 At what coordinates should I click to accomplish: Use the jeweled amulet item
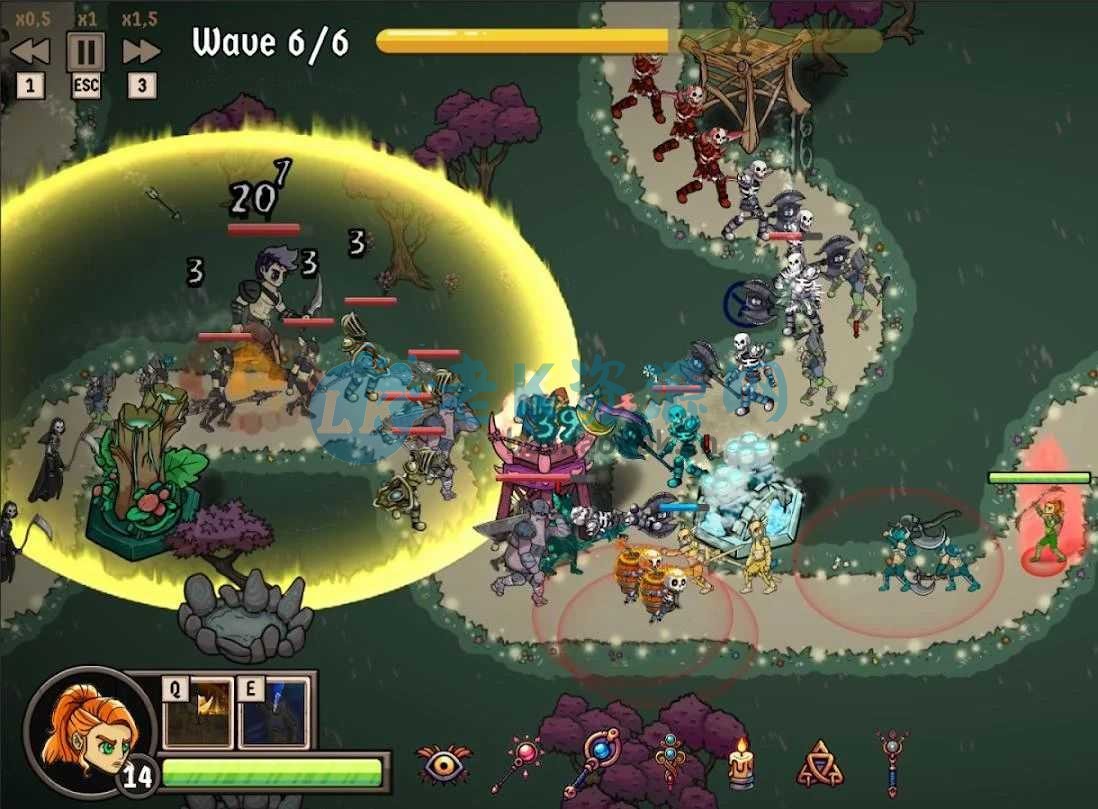[x=668, y=762]
